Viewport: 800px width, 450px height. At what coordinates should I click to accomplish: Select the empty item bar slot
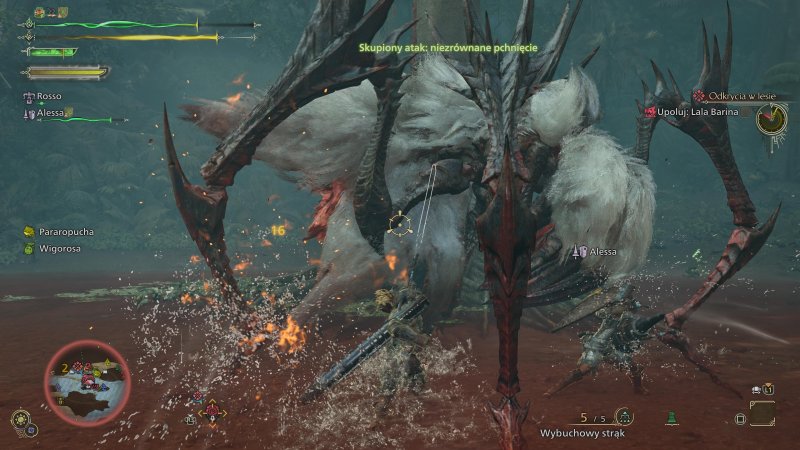click(x=762, y=413)
